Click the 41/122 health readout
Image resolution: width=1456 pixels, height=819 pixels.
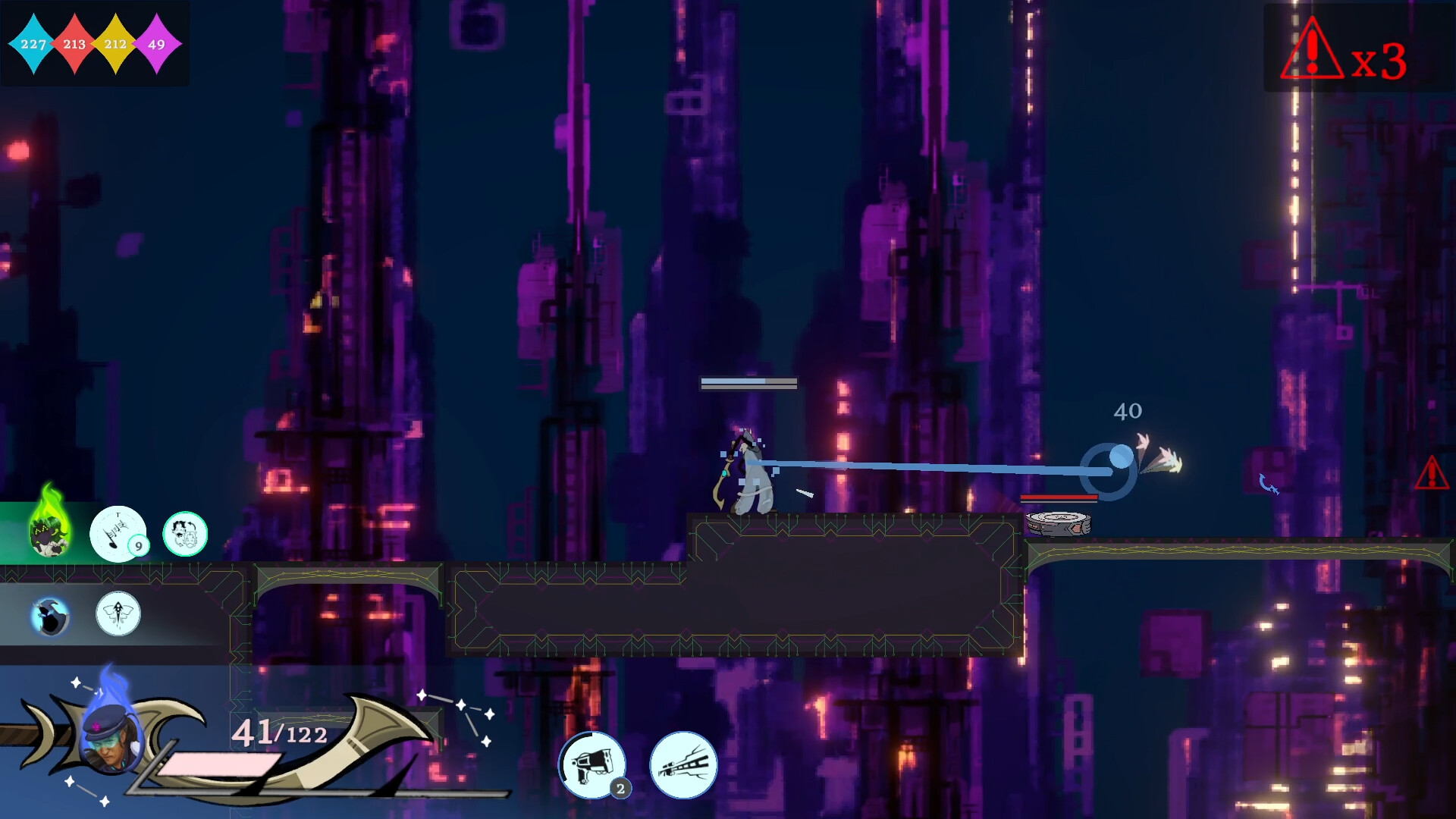point(281,734)
